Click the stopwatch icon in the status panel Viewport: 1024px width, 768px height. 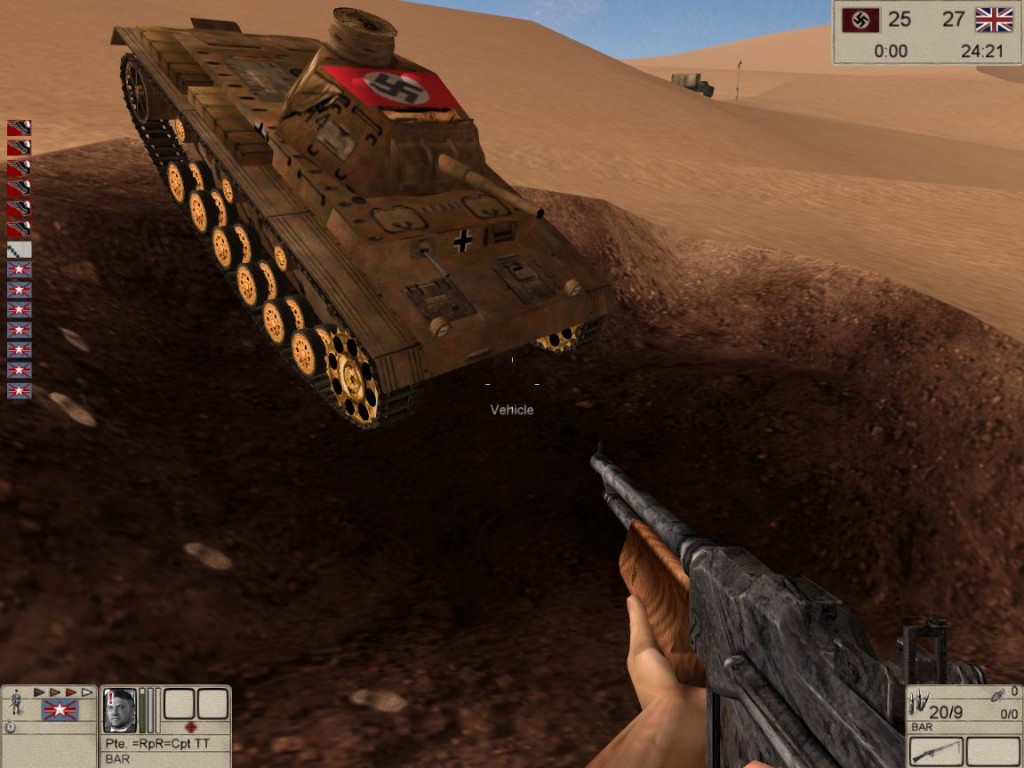(x=10, y=728)
